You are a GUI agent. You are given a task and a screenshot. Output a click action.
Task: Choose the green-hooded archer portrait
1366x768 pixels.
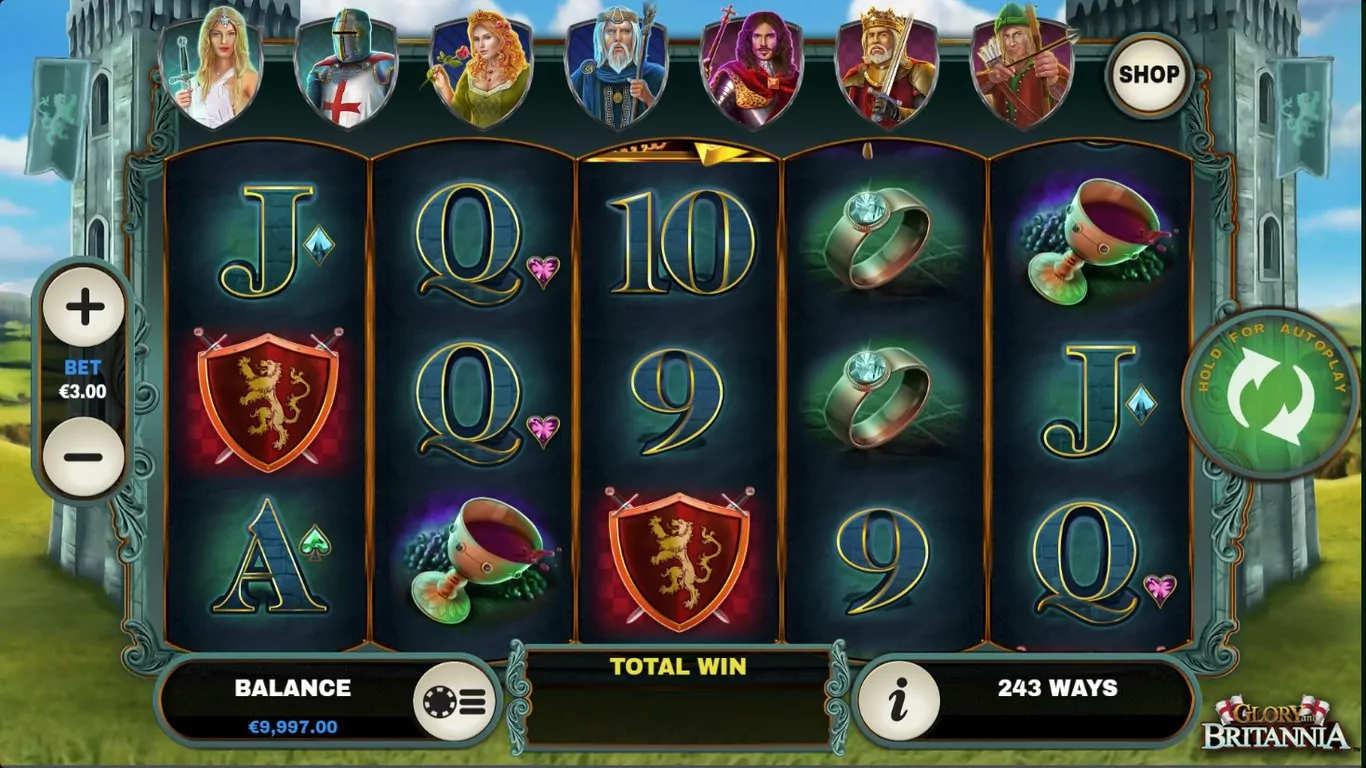click(1021, 72)
